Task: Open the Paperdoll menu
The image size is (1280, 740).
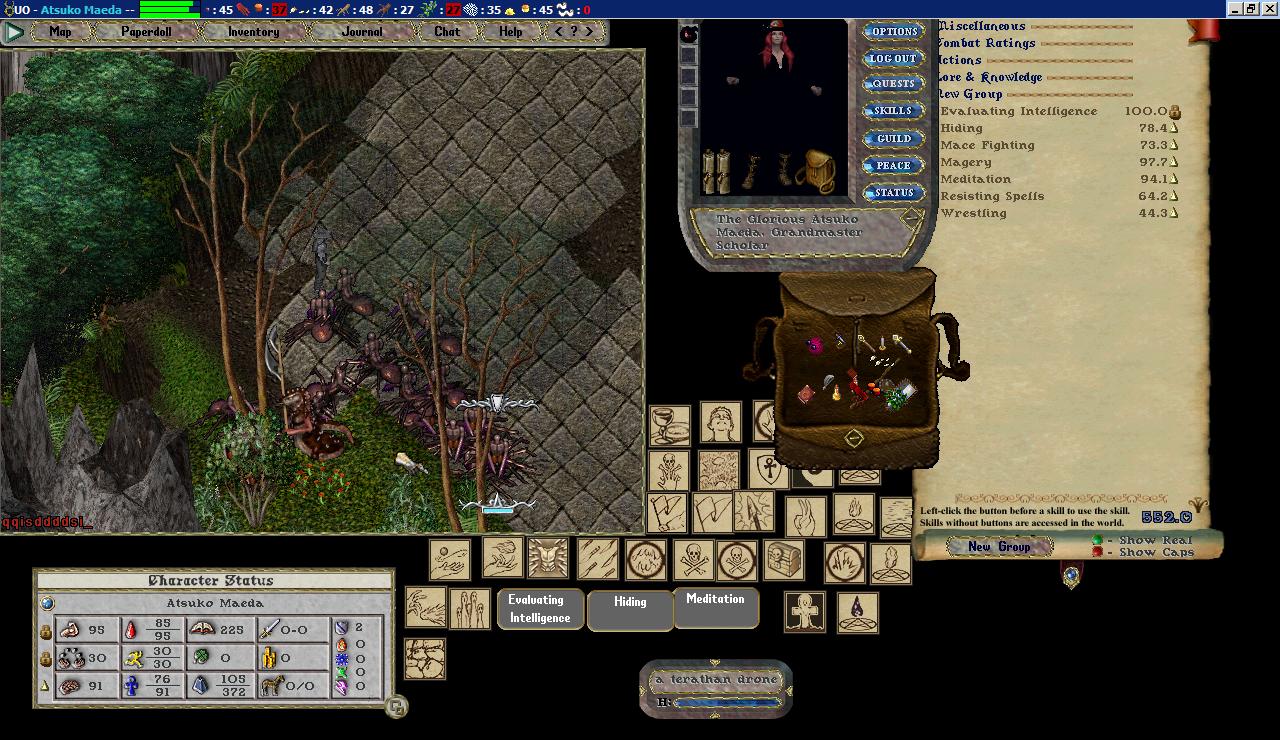Action: point(146,32)
